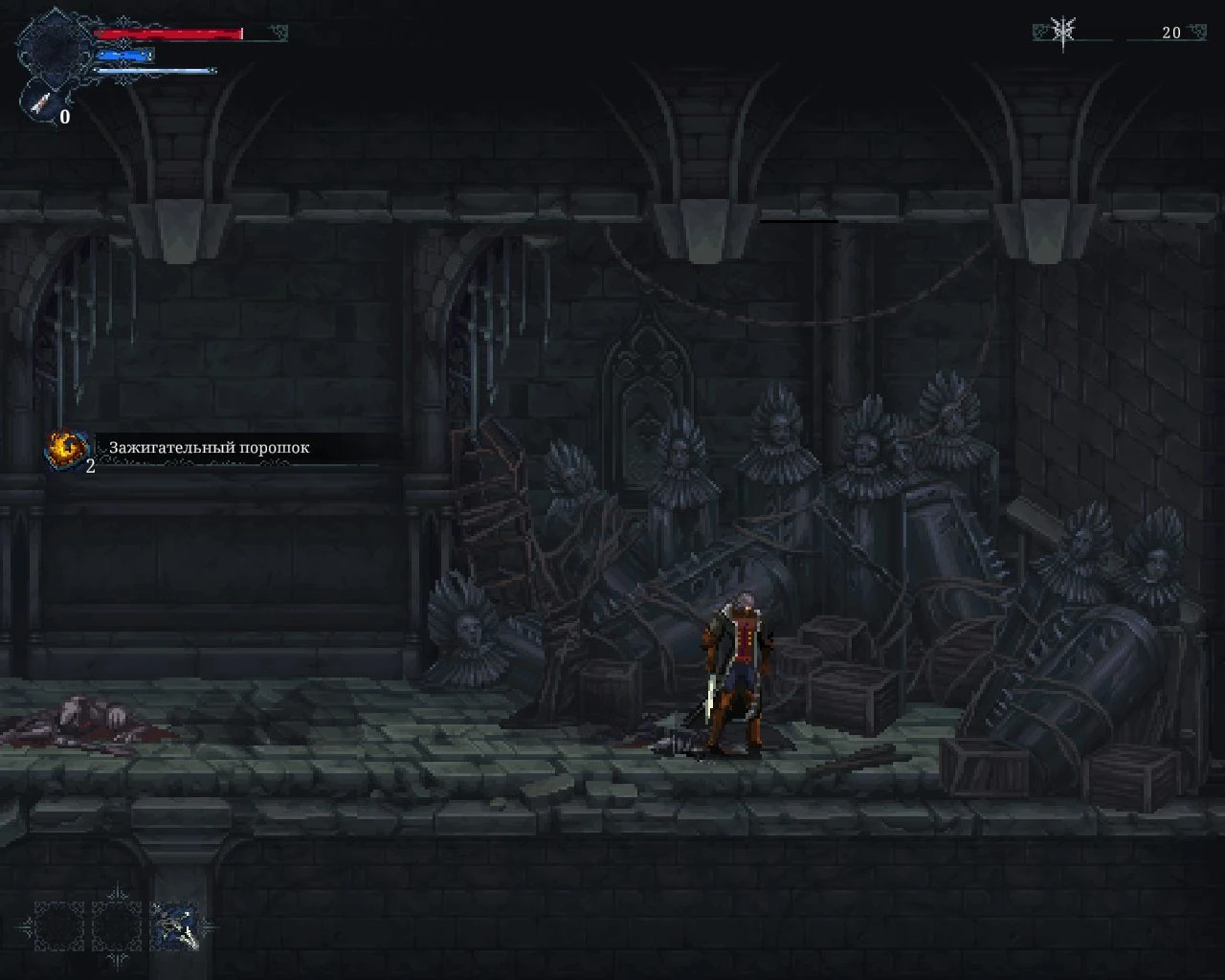Screen dimensions: 1225x980
Task: Select the equipped crossbow quick slot
Action: point(176,926)
